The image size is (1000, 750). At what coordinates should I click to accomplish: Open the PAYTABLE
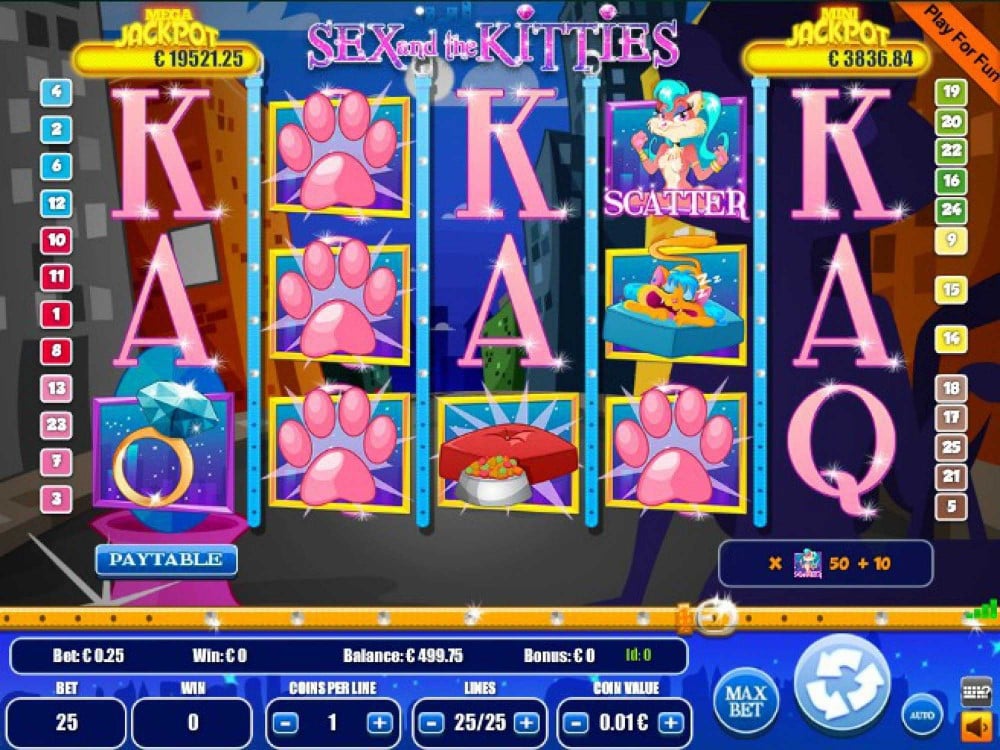tap(166, 560)
